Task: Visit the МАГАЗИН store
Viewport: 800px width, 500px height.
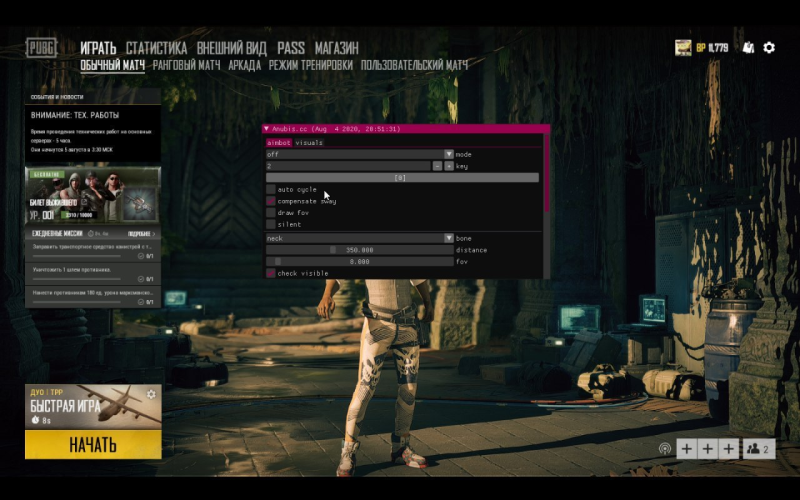Action: coord(337,48)
